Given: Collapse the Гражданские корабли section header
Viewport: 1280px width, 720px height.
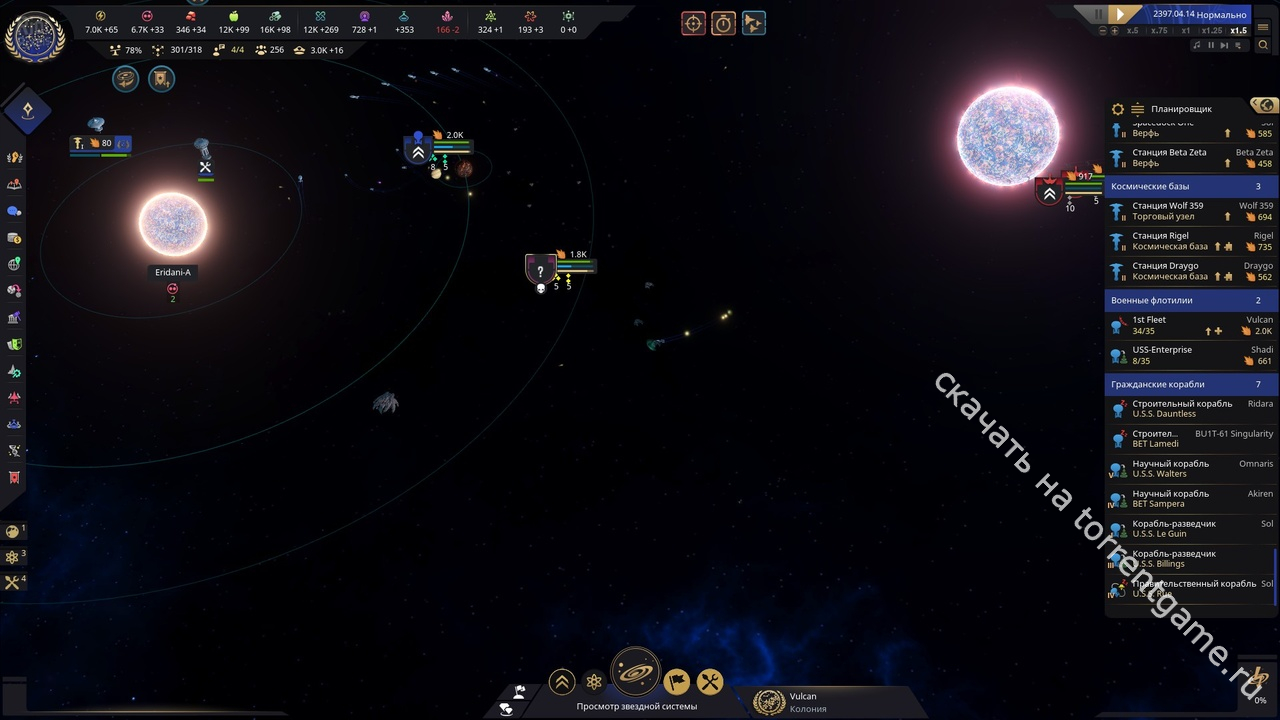Looking at the screenshot, I should pyautogui.click(x=1190, y=384).
